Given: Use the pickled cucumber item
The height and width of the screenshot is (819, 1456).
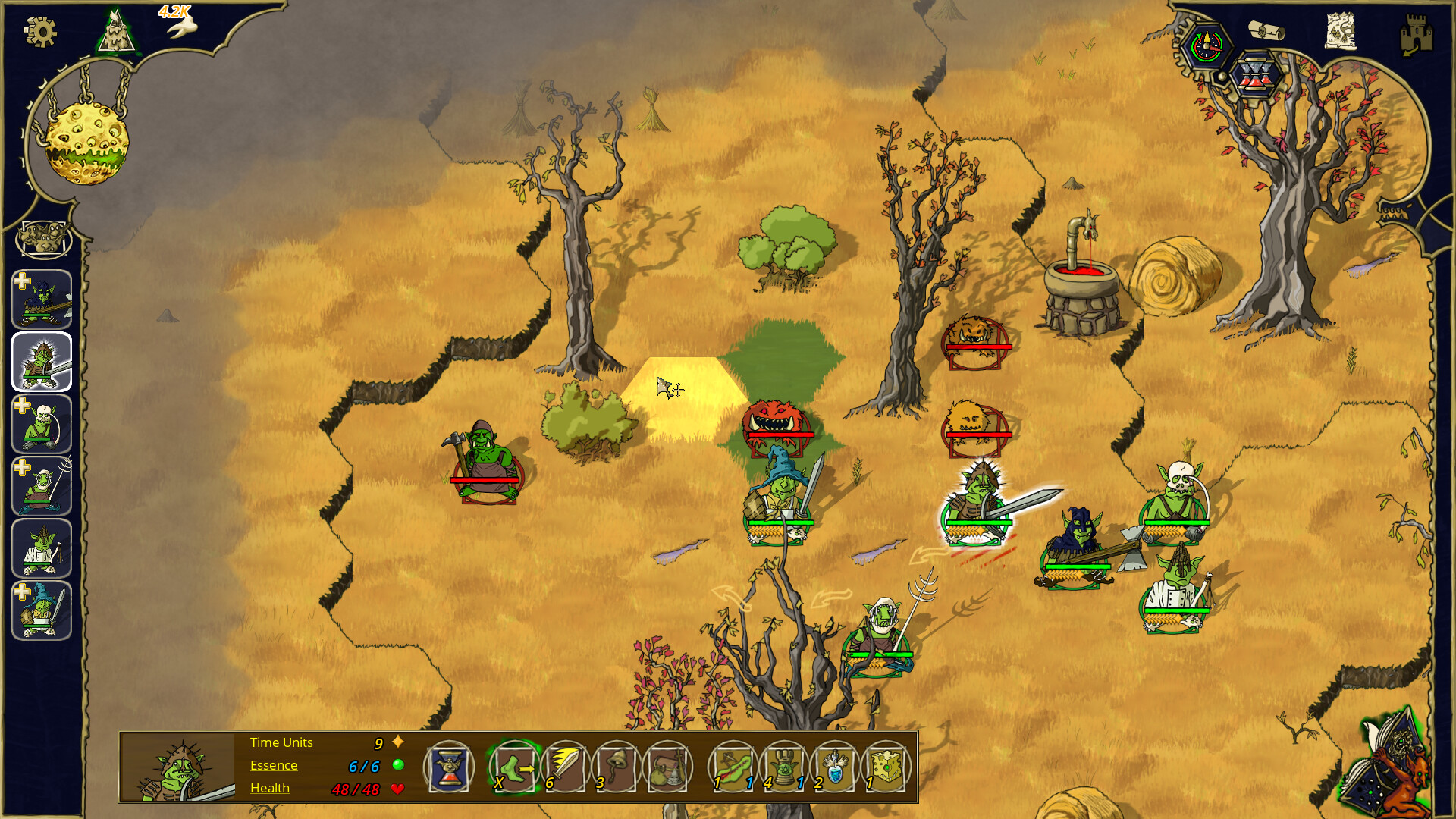Looking at the screenshot, I should [732, 767].
